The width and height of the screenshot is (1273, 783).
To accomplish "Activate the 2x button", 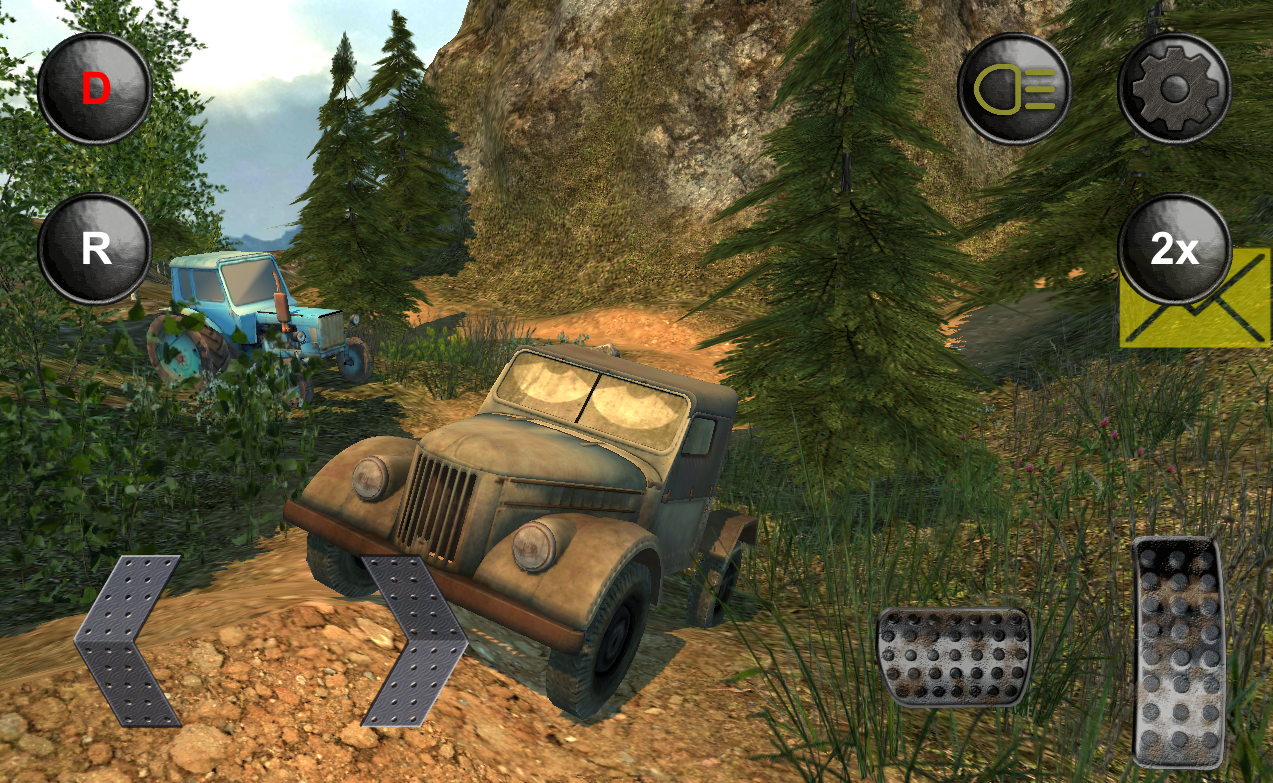I will pos(1174,249).
